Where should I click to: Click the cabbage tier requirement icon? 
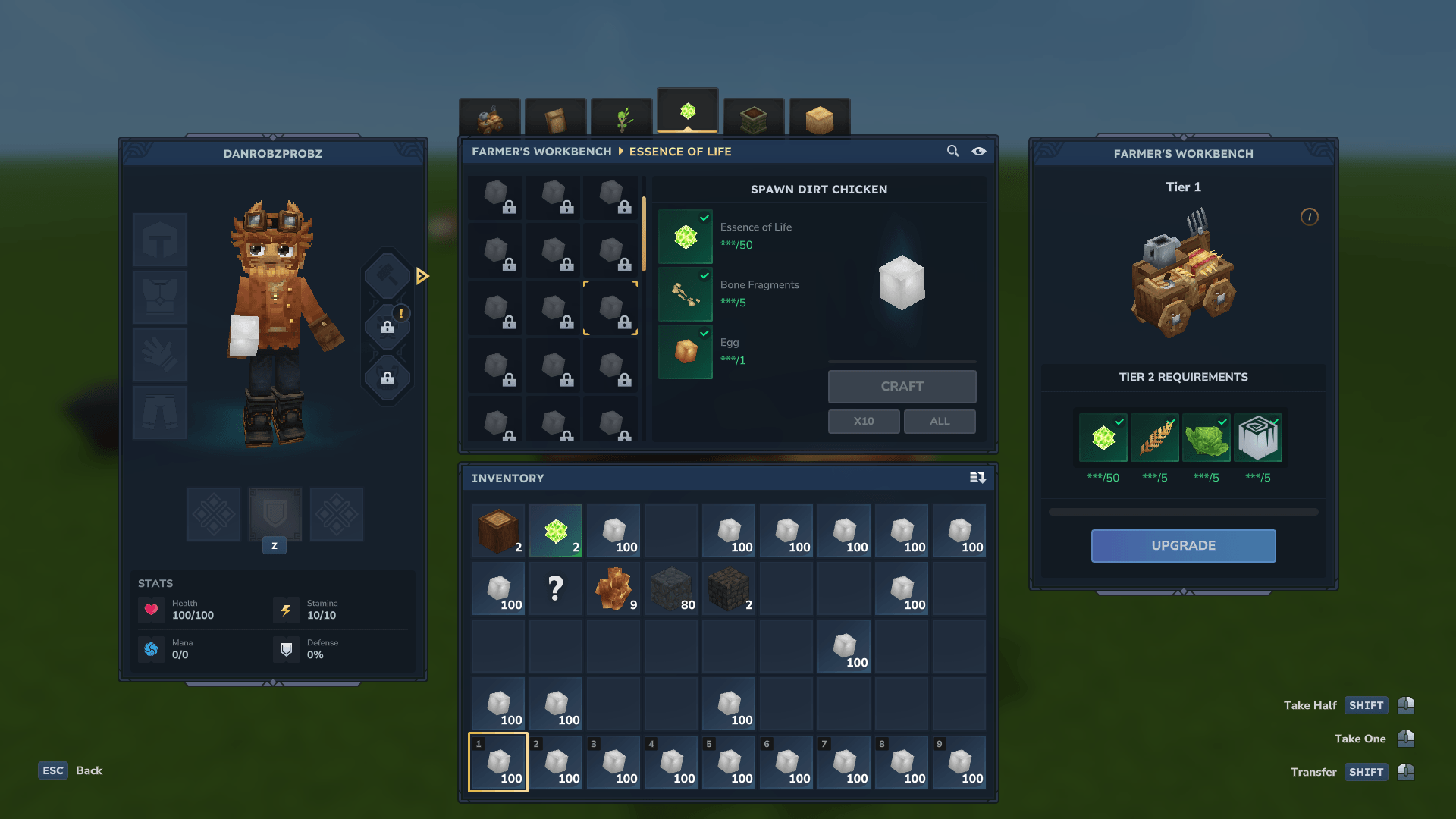coord(1206,438)
